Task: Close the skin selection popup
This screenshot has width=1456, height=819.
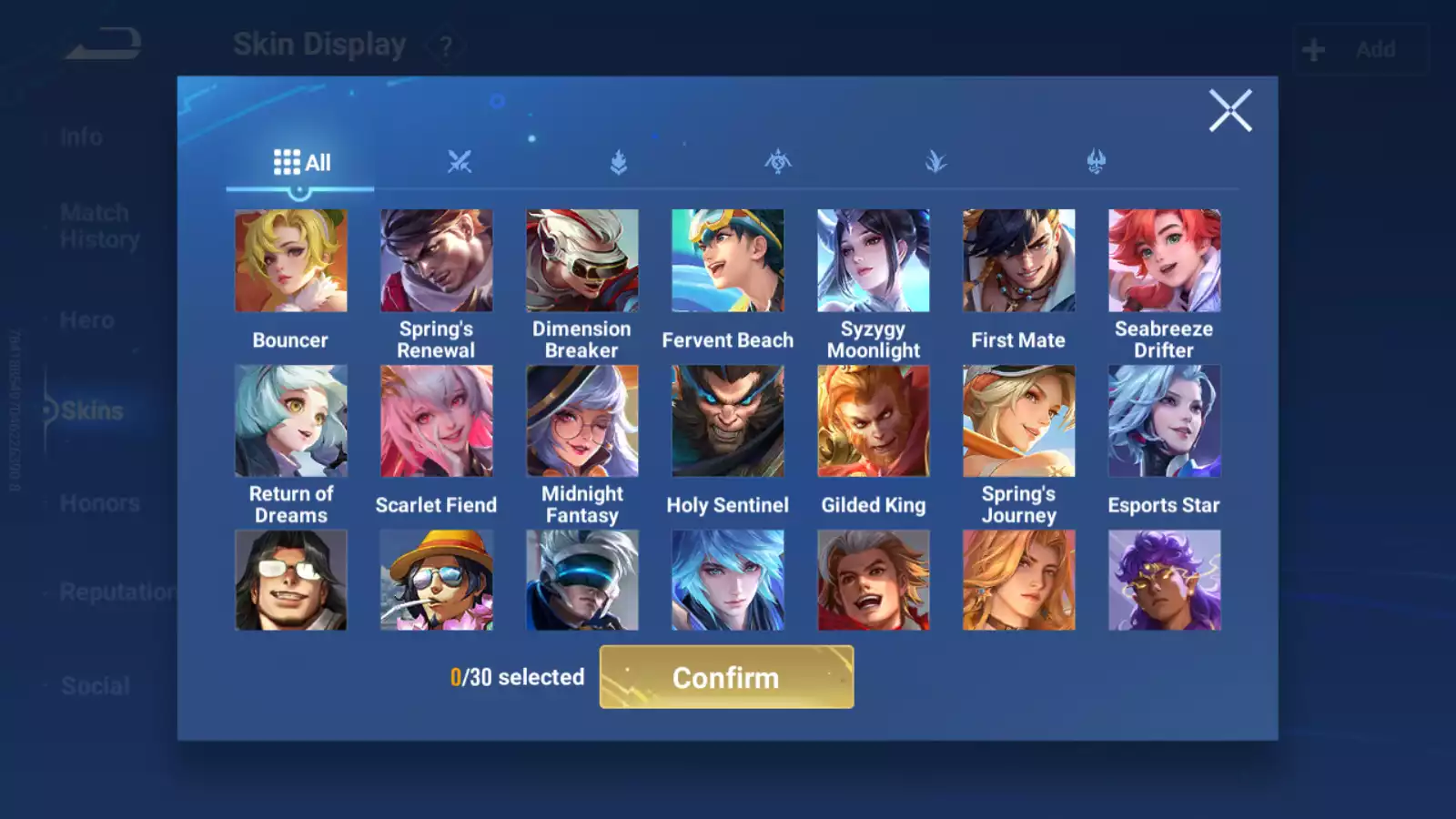Action: click(1230, 111)
